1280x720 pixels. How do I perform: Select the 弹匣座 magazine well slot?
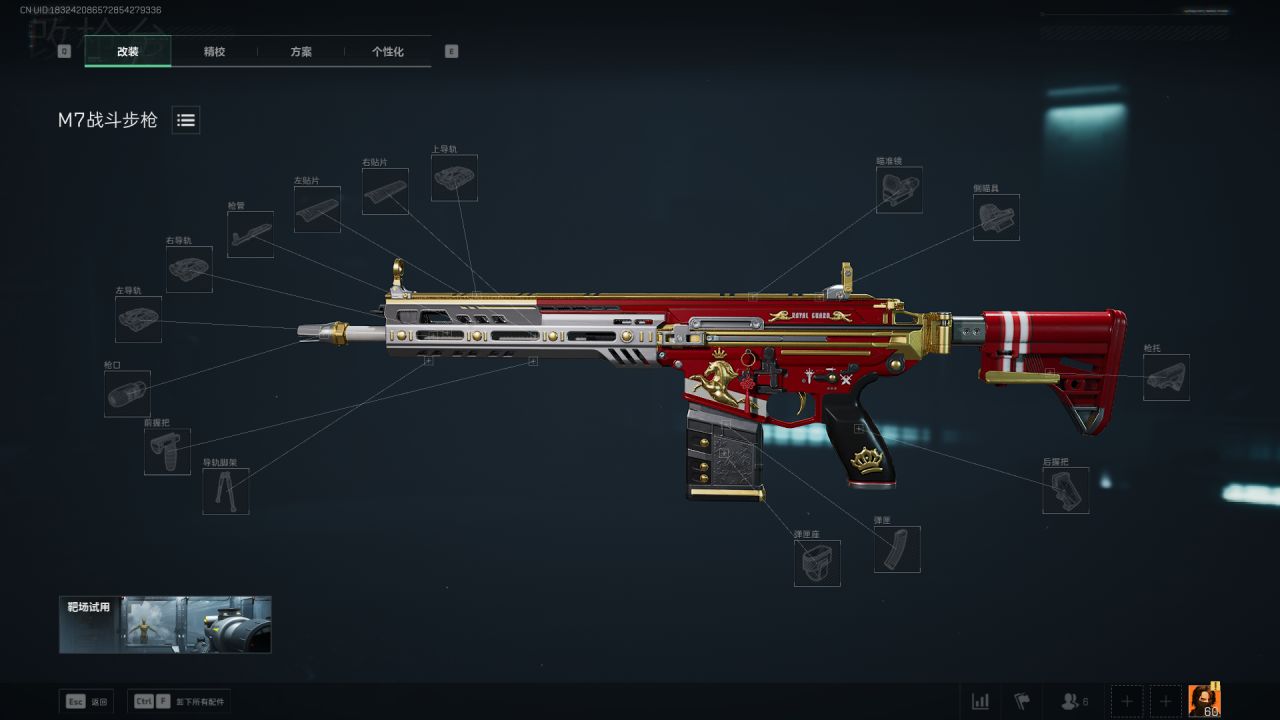point(817,563)
